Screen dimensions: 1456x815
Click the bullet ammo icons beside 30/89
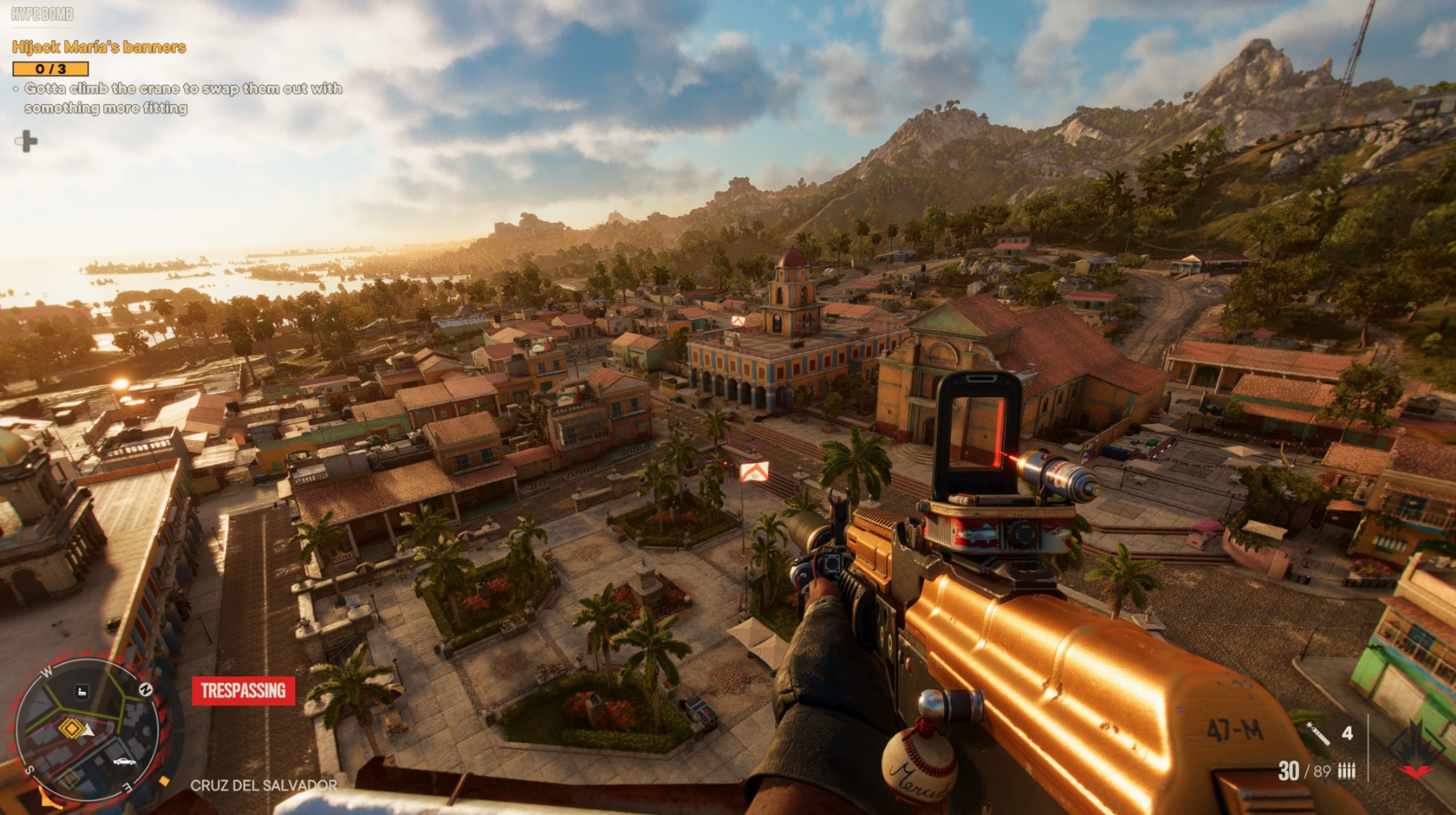(1347, 771)
